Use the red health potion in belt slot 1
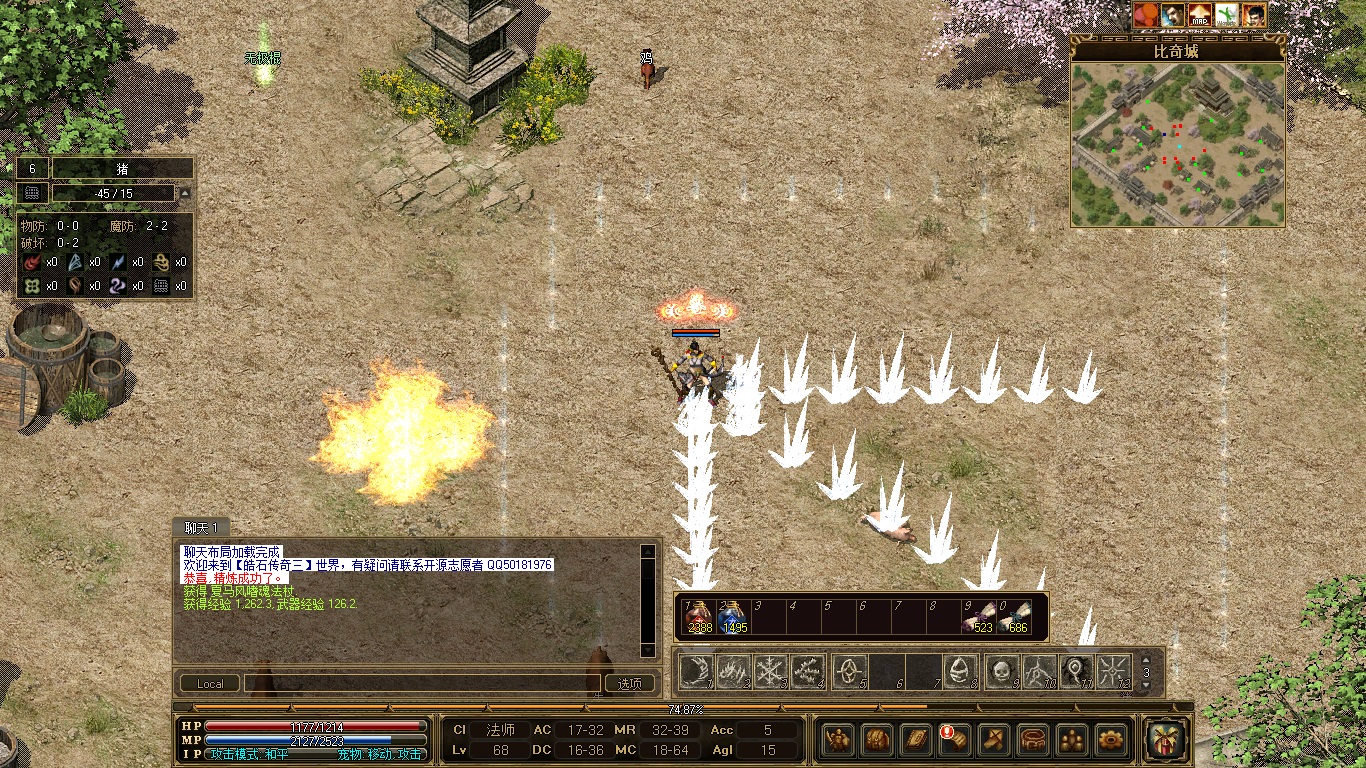This screenshot has width=1366, height=768. (x=700, y=617)
